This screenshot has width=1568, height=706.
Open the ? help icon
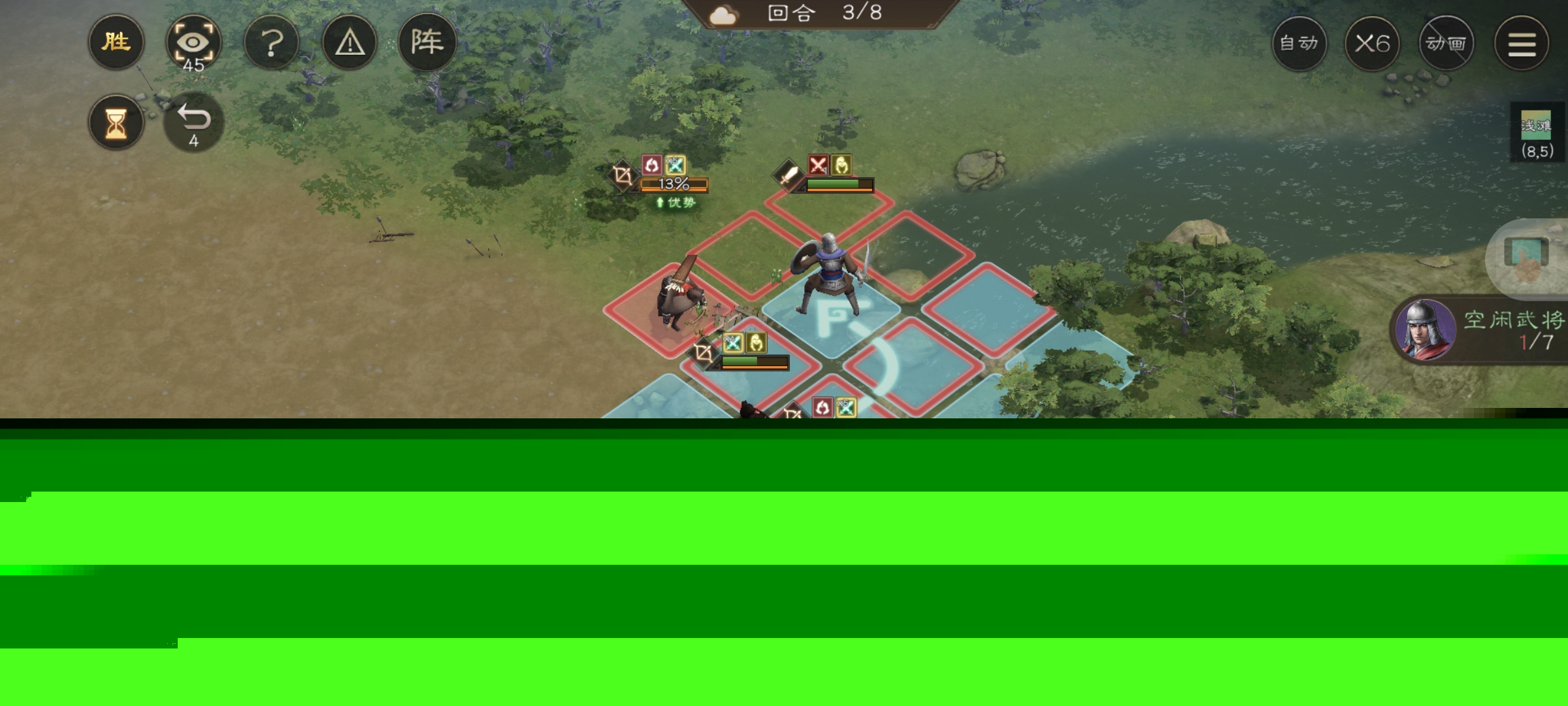272,42
